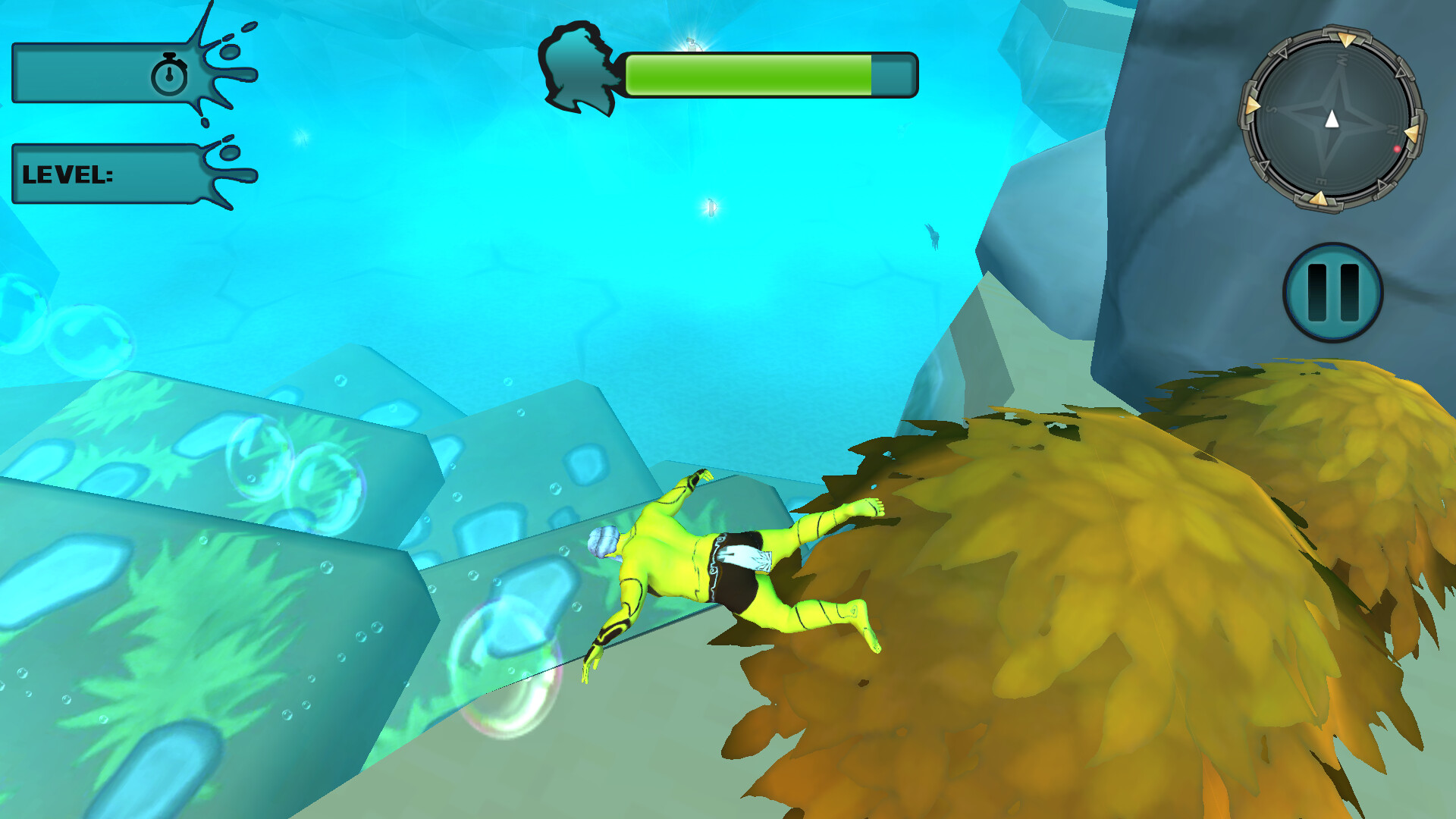This screenshot has width=1456, height=819.
Task: Click the red dot on the compass
Action: click(x=1397, y=149)
